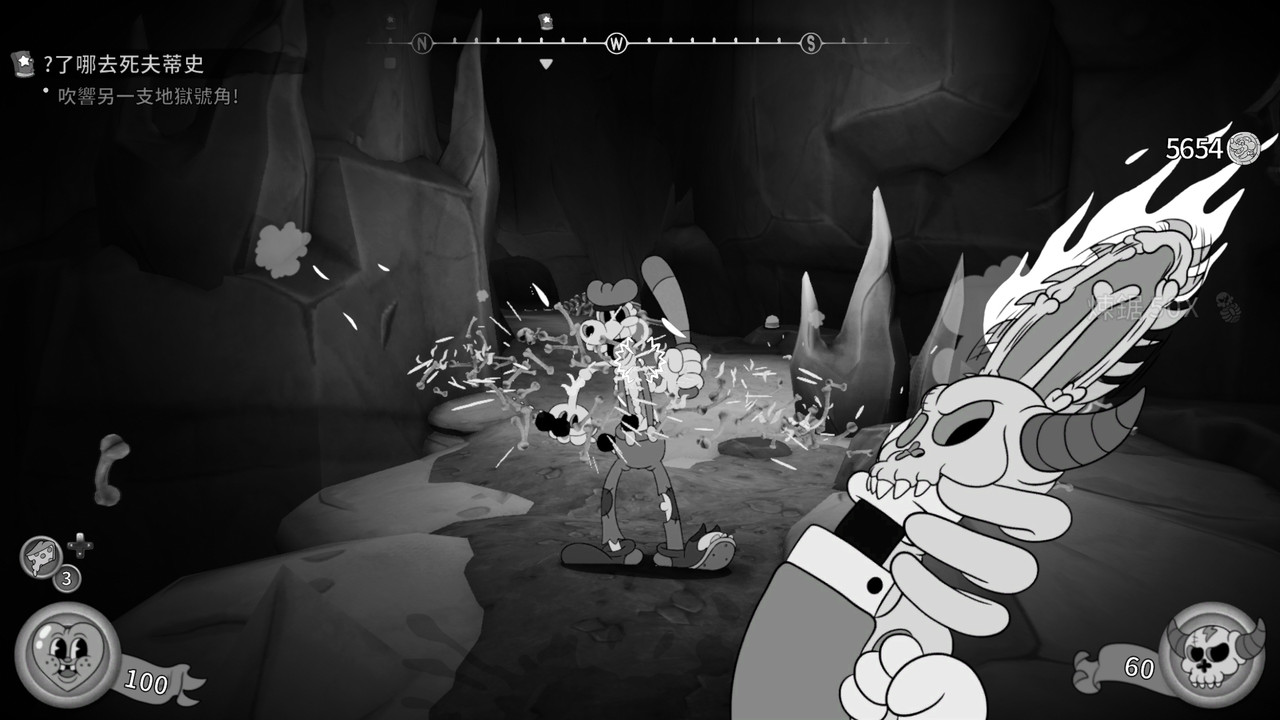Select the quest marker above the compass
The width and height of the screenshot is (1280, 720).
546,20
